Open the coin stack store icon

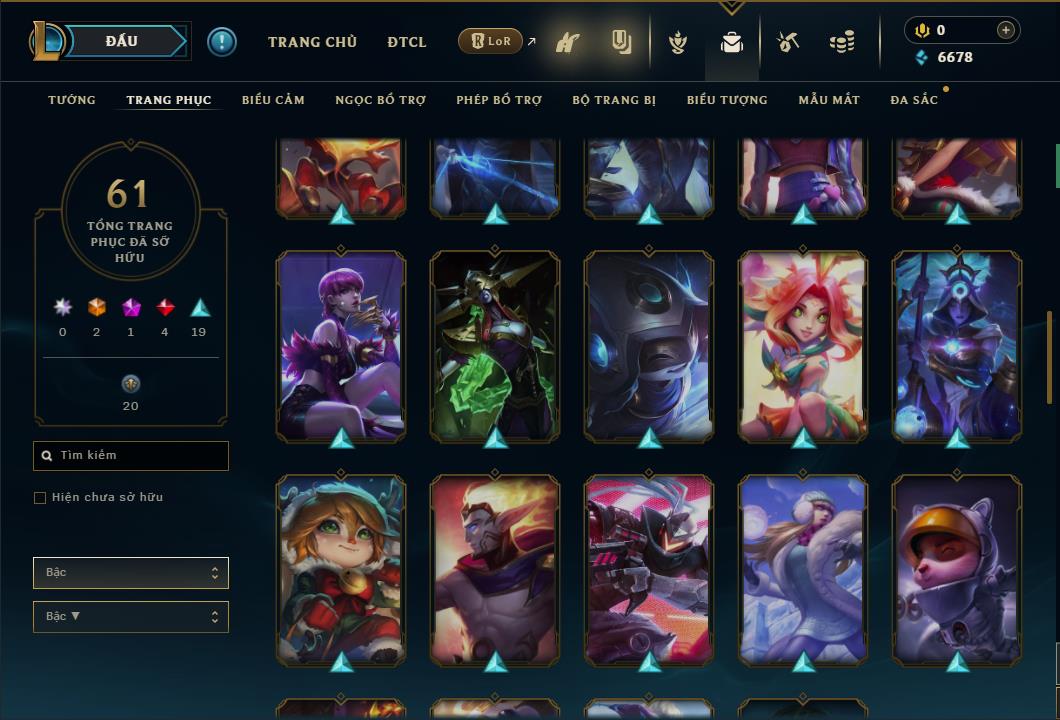click(842, 43)
